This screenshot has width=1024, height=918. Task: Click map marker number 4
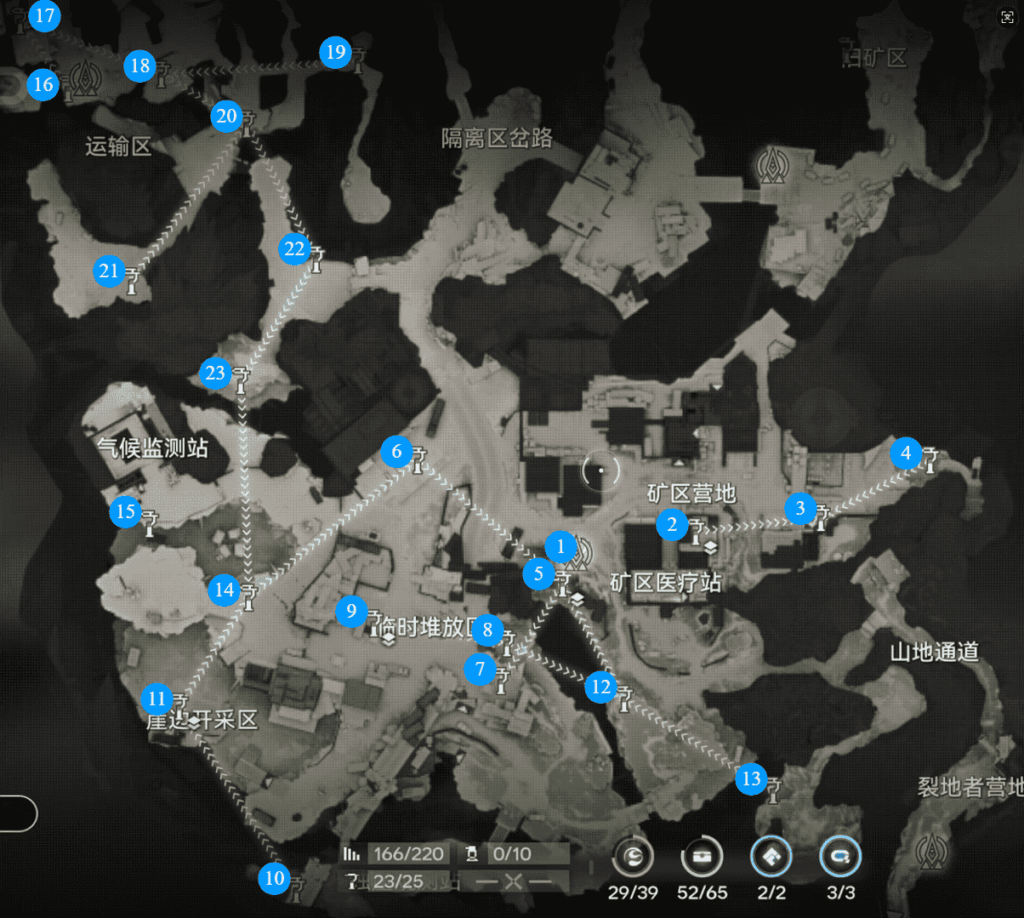[906, 453]
